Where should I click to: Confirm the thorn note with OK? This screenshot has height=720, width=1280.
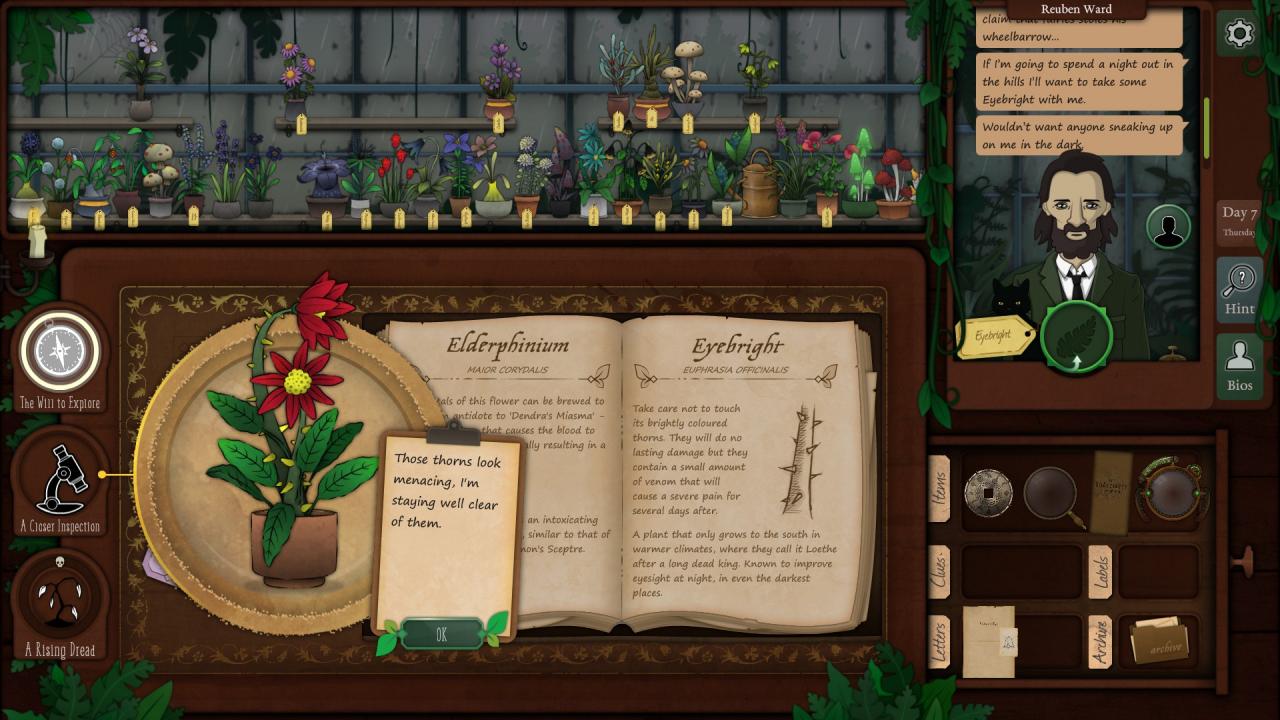441,635
